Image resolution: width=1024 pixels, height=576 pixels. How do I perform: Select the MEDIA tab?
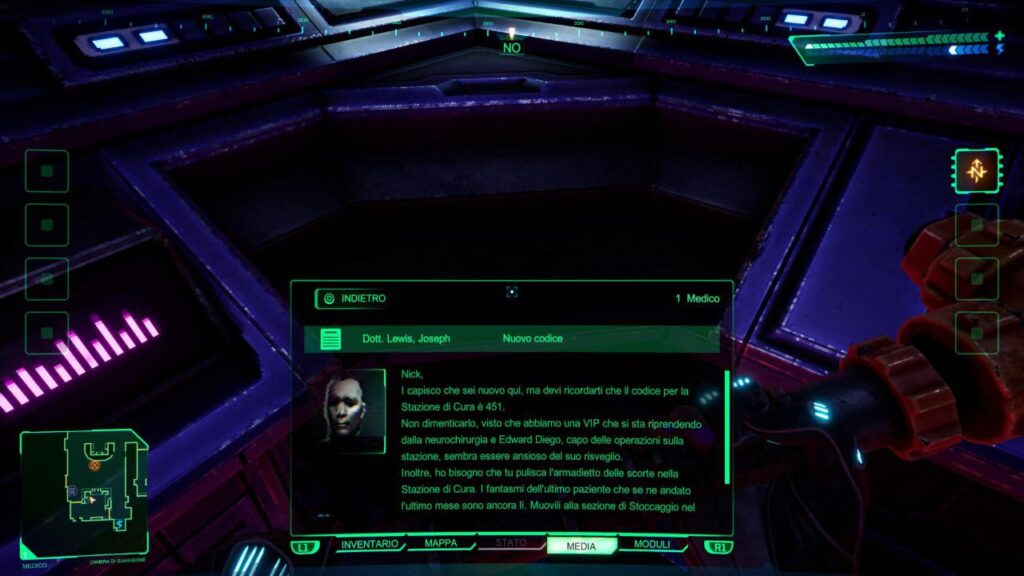[581, 546]
